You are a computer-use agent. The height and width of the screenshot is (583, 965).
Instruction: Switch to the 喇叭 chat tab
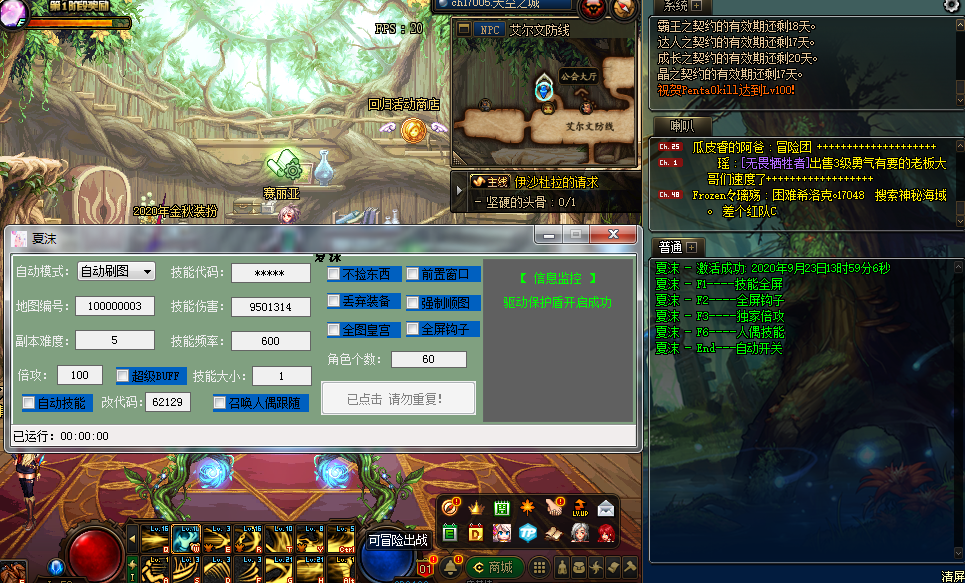[681, 126]
